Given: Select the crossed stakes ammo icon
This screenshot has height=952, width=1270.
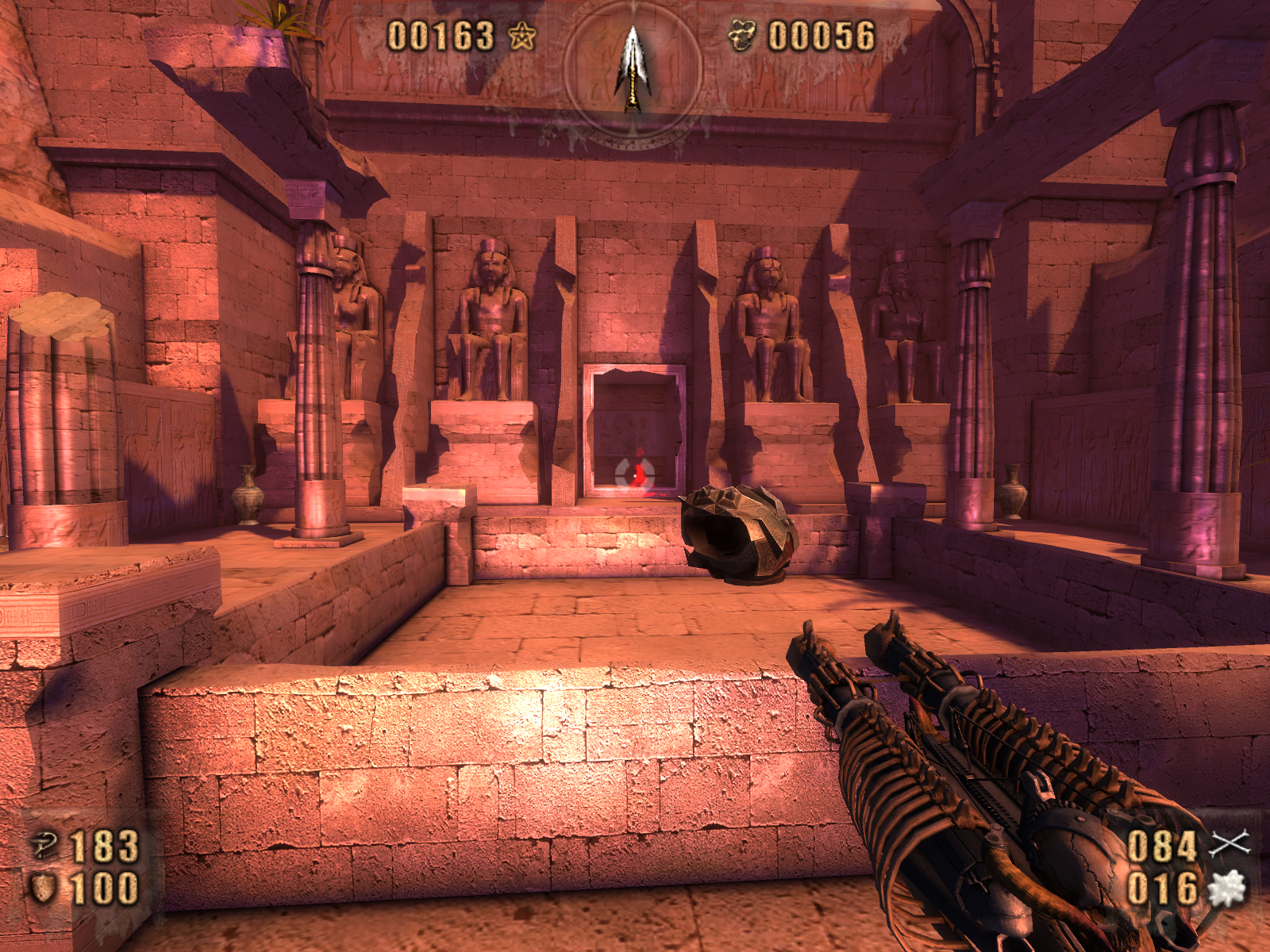Looking at the screenshot, I should pos(1229,844).
